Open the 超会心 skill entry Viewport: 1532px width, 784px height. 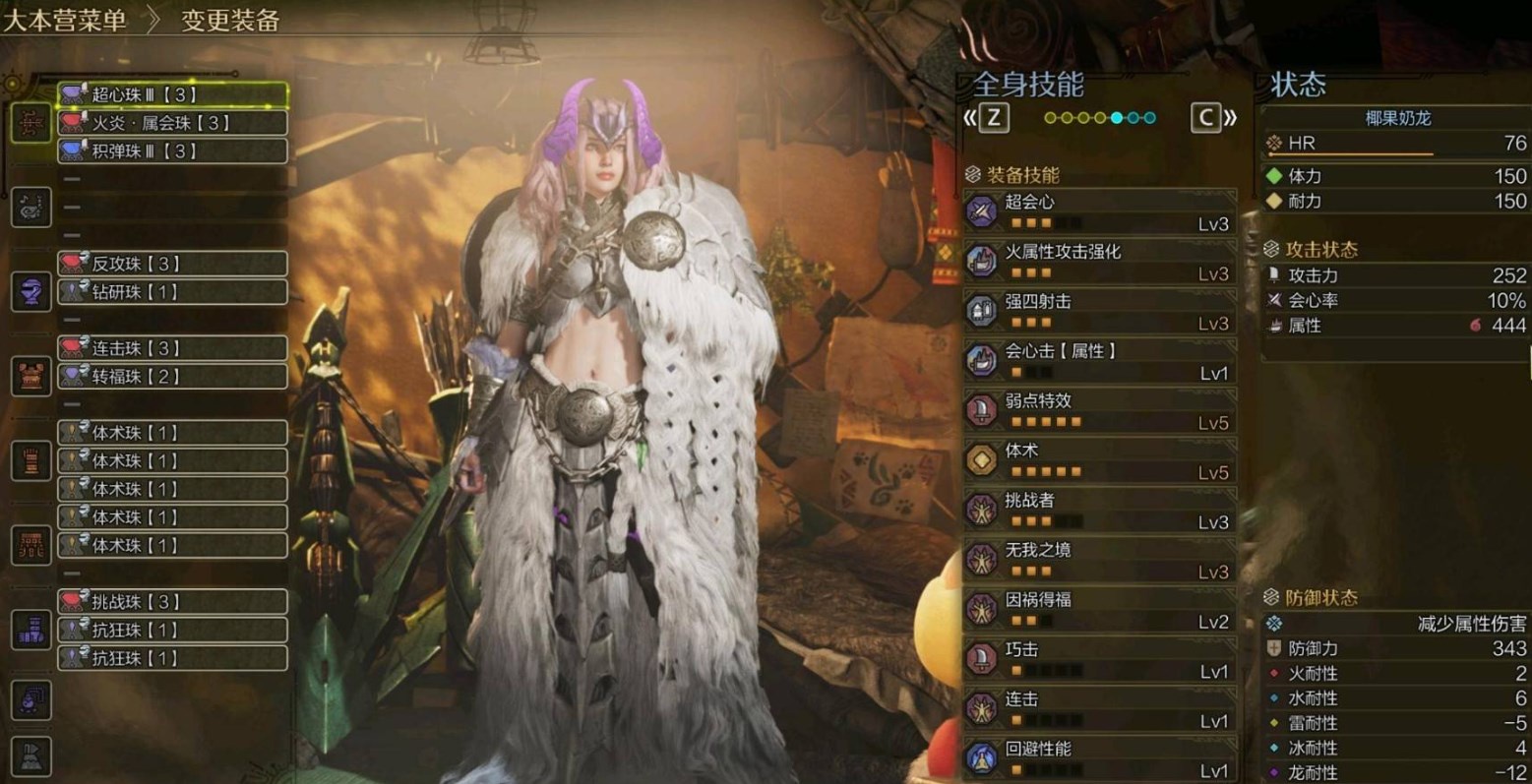click(x=1100, y=211)
